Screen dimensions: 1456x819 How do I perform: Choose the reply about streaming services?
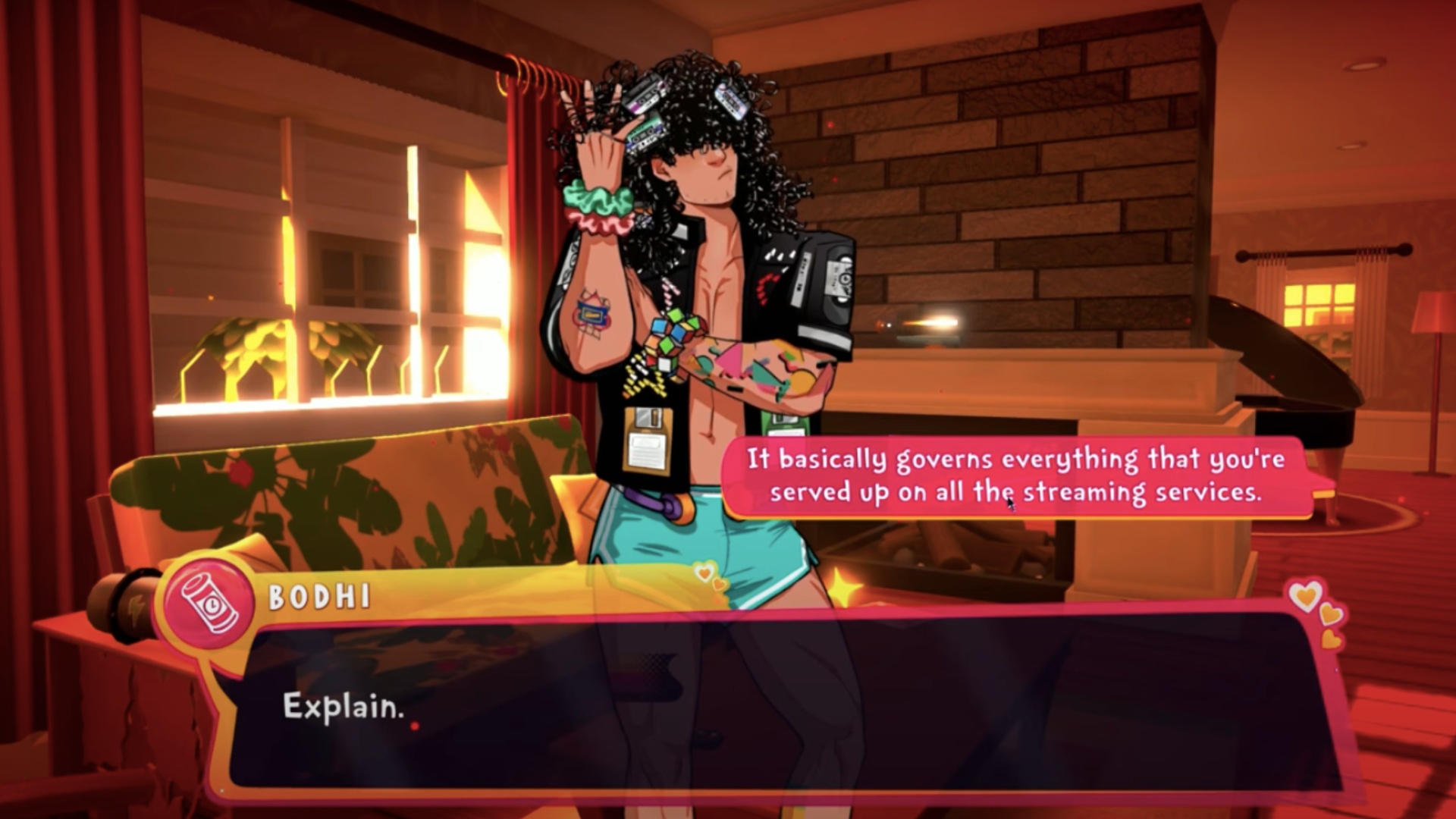(1016, 476)
